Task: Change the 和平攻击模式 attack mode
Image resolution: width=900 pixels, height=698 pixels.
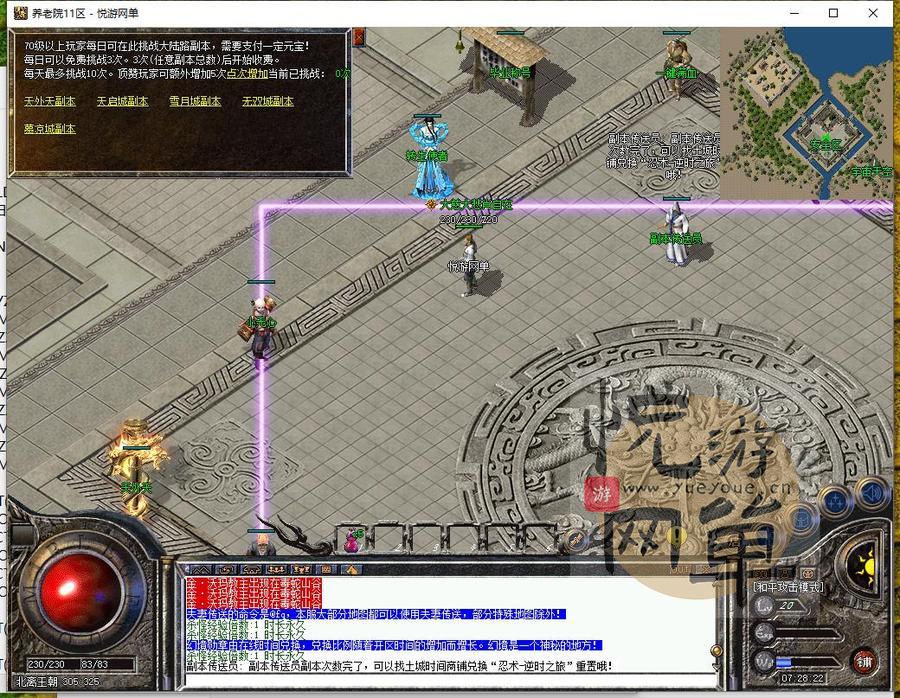Action: tap(788, 586)
